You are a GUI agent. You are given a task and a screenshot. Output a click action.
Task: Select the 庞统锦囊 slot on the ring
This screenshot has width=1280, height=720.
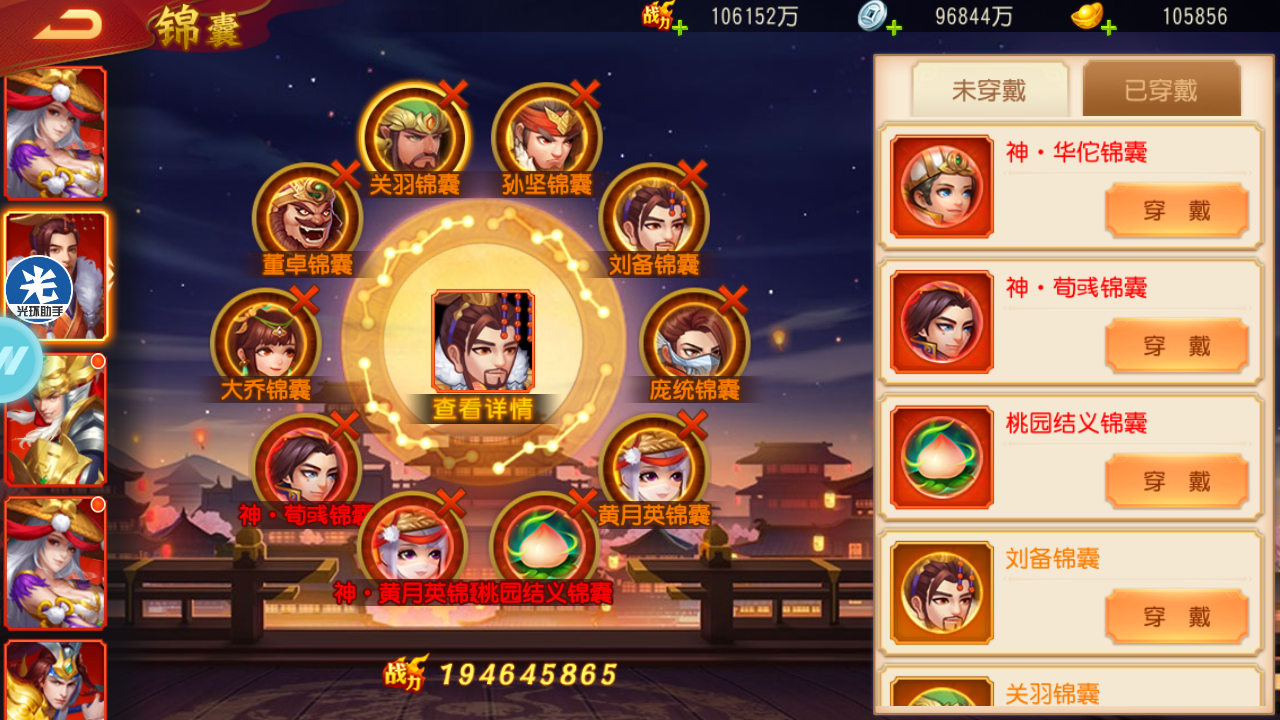pyautogui.click(x=694, y=342)
